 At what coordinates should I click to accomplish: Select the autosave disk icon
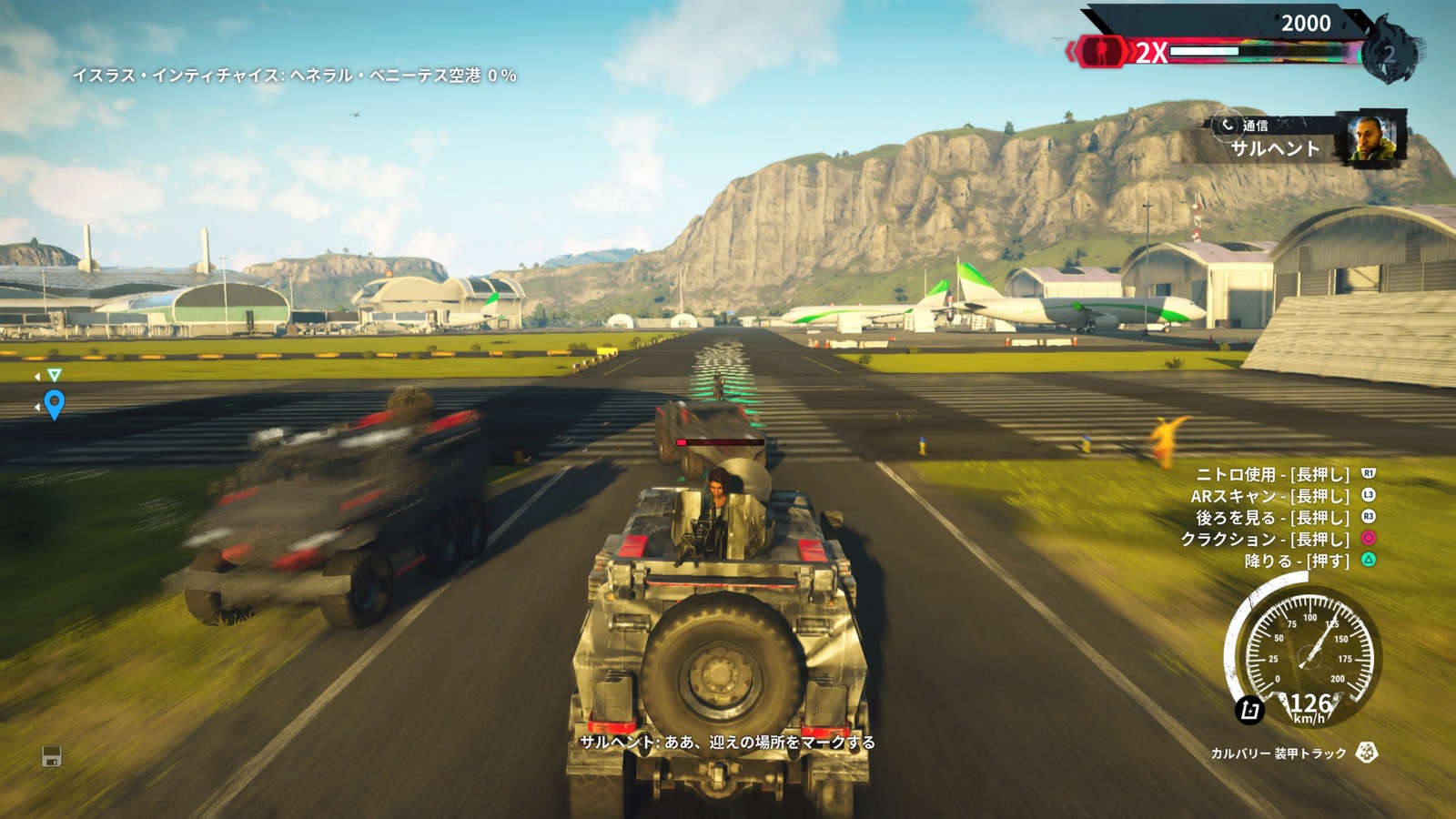[52, 756]
